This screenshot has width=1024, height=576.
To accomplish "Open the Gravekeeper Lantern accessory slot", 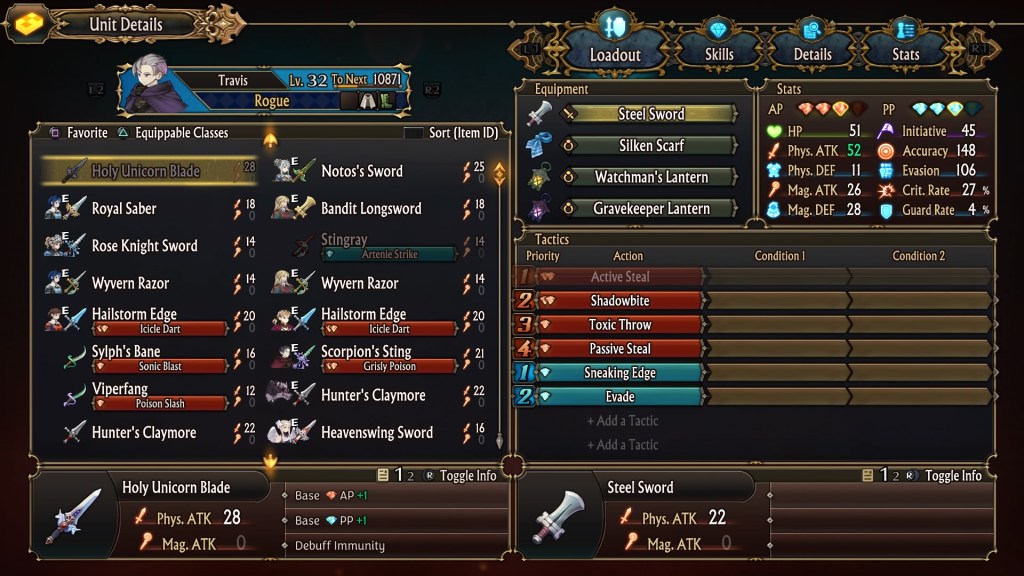I will point(650,209).
